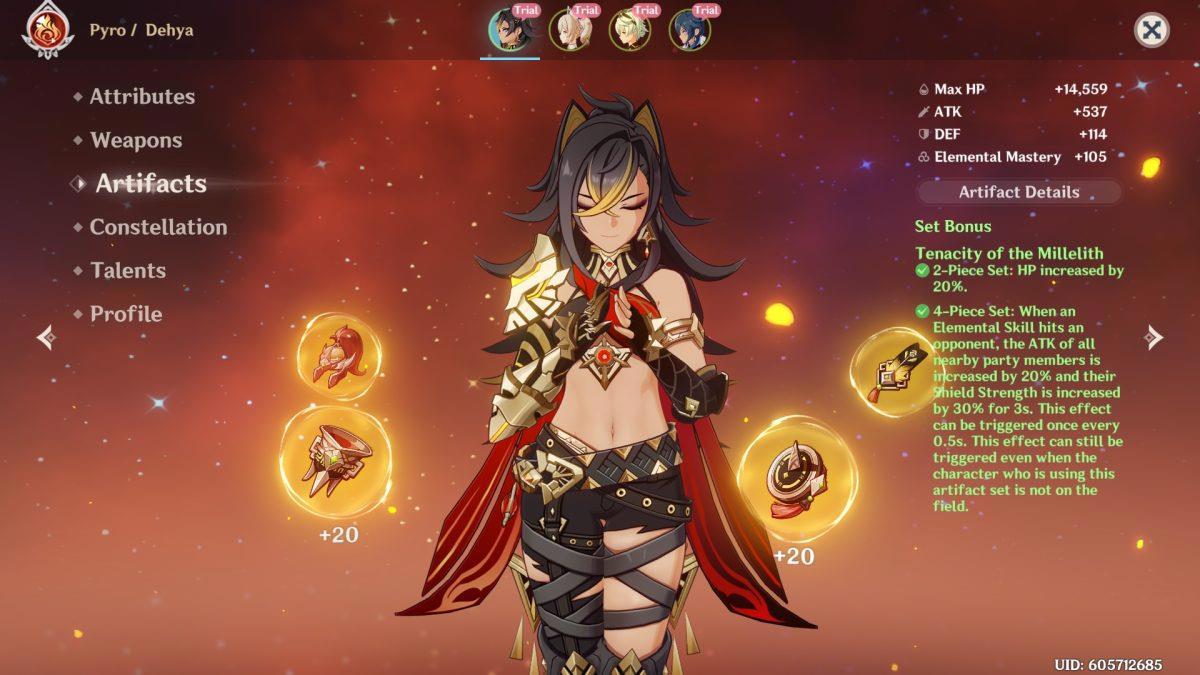Switch to the Weapons menu entry
The image size is (1200, 675).
coord(136,140)
